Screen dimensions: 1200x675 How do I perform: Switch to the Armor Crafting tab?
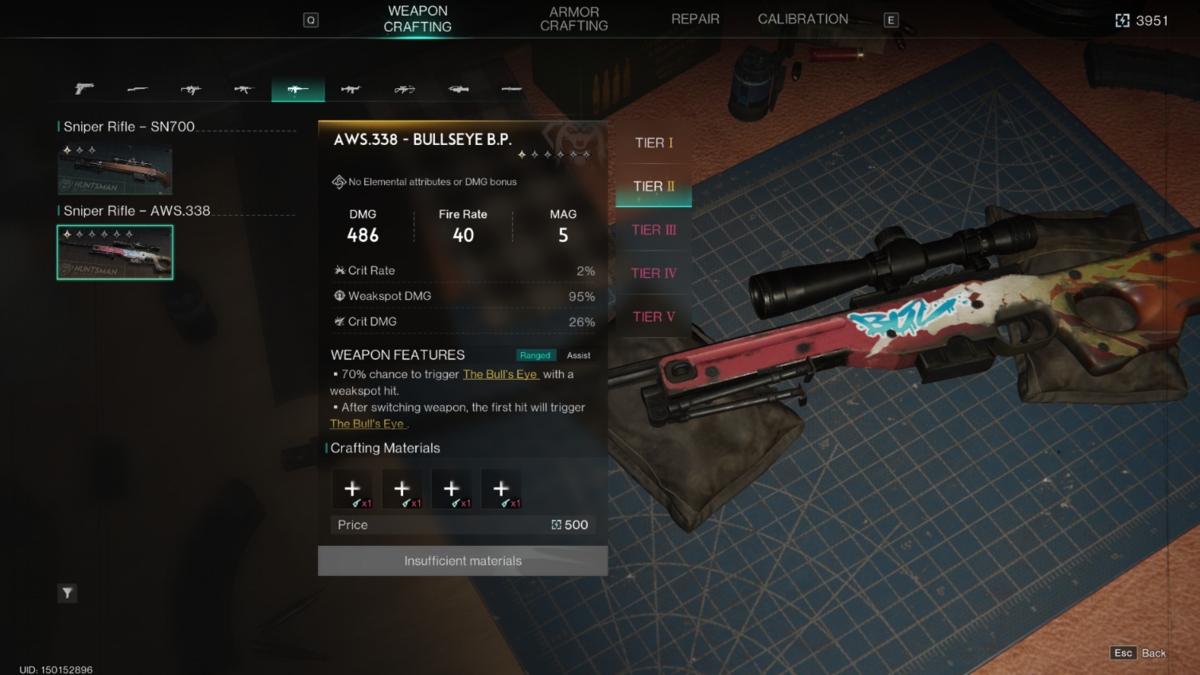[x=574, y=19]
